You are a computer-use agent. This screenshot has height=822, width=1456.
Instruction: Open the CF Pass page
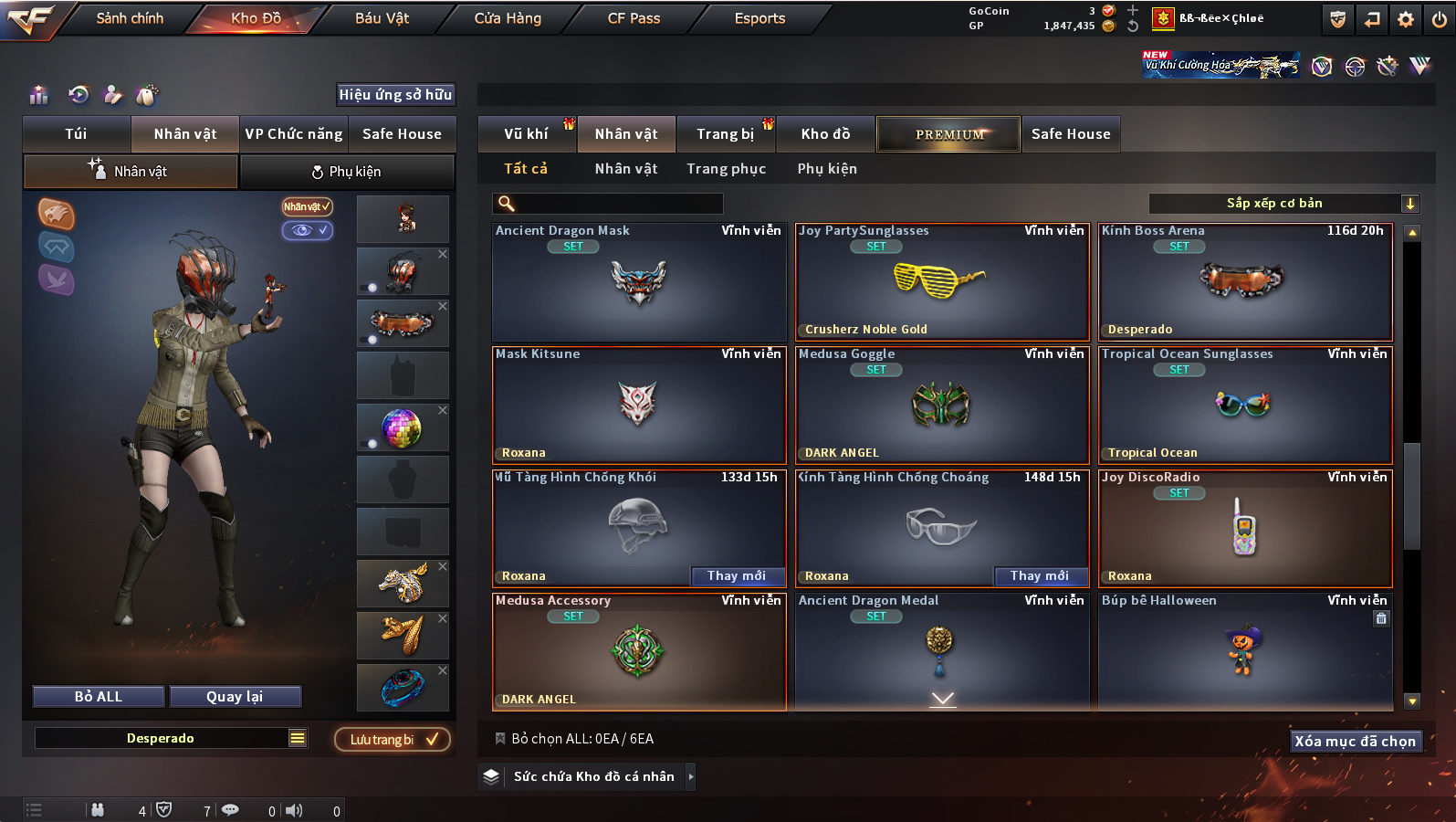tap(634, 18)
